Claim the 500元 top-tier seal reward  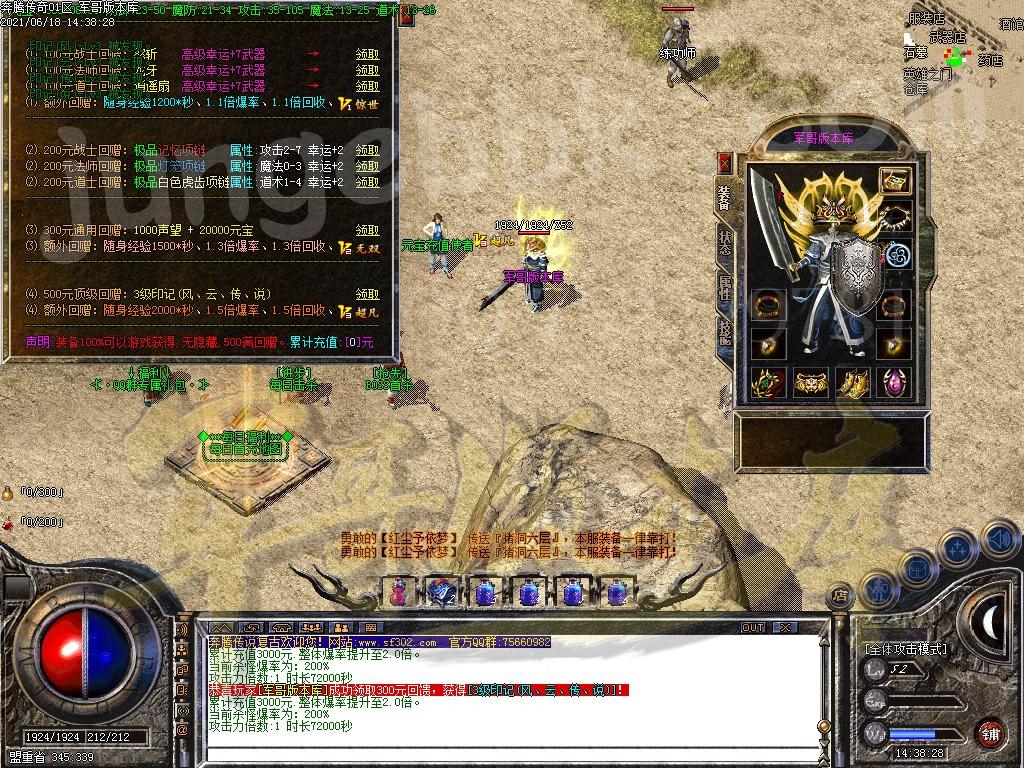pos(368,295)
